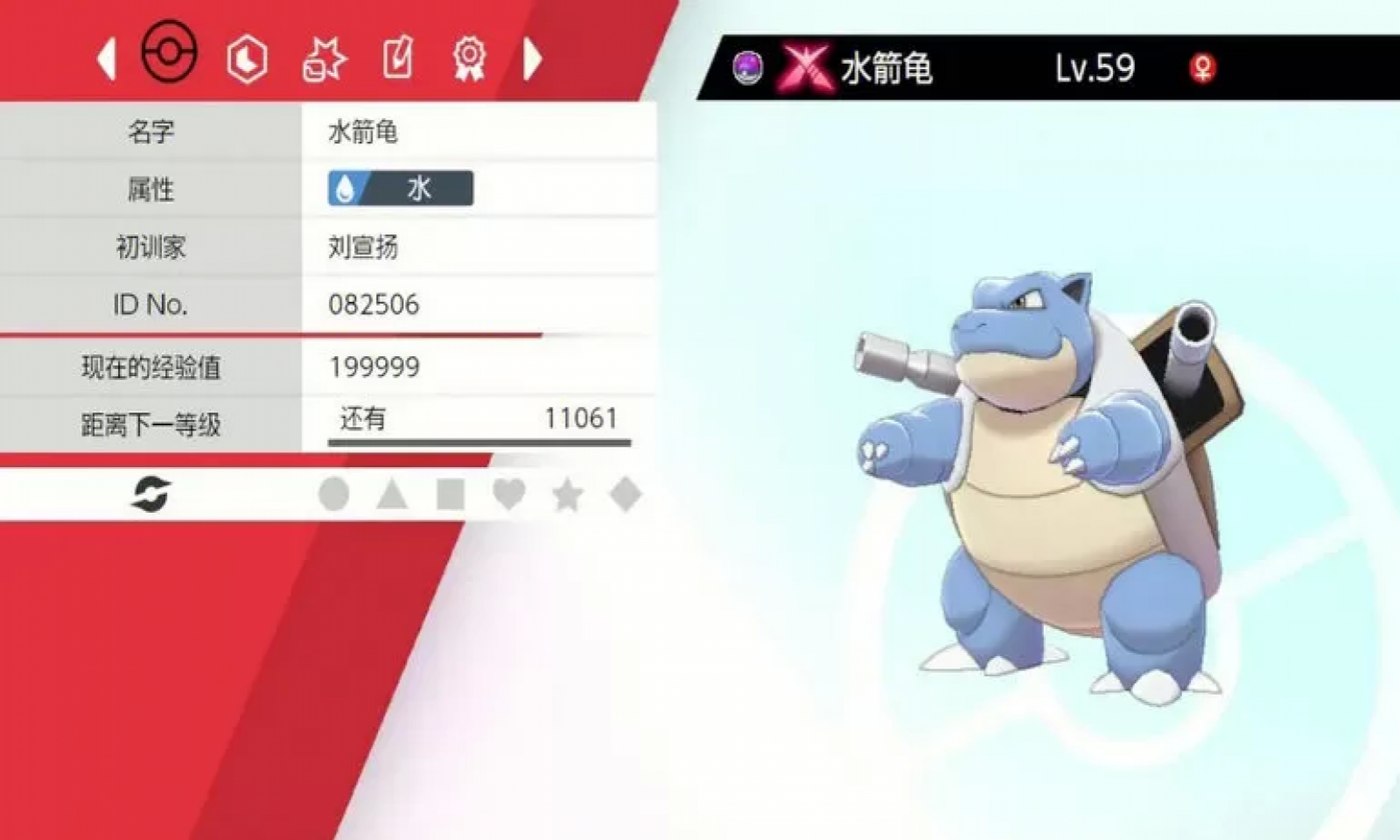Open the trainer memo note icon
This screenshot has height=840, width=1400.
[398, 58]
